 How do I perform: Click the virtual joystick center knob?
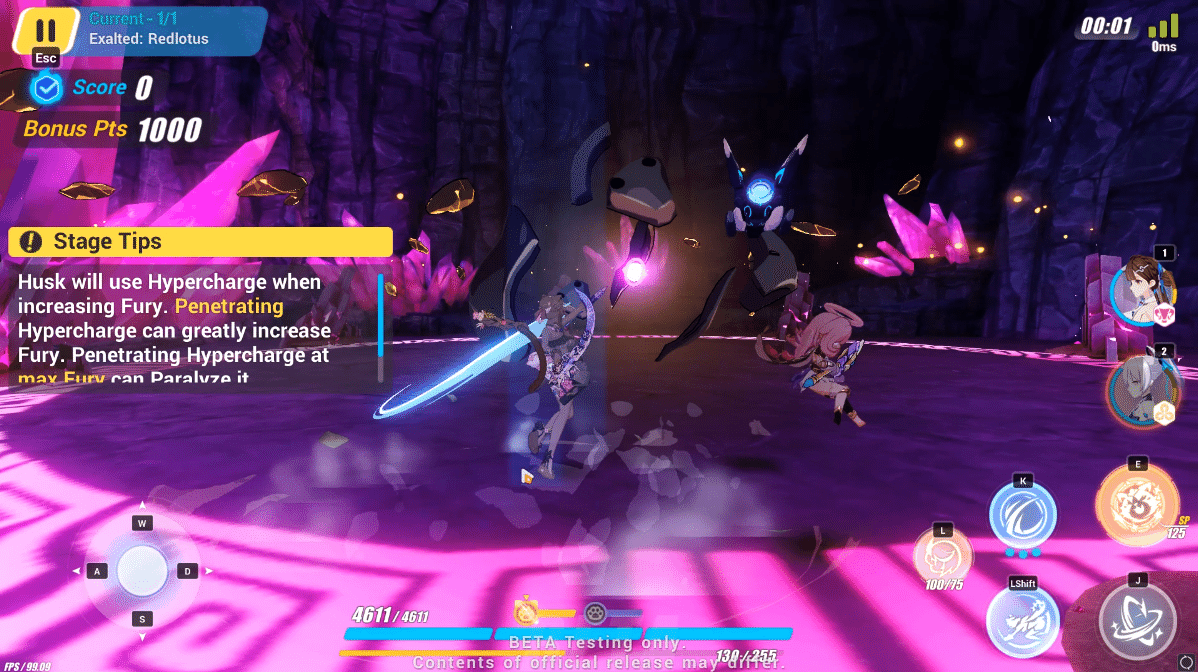(x=143, y=571)
